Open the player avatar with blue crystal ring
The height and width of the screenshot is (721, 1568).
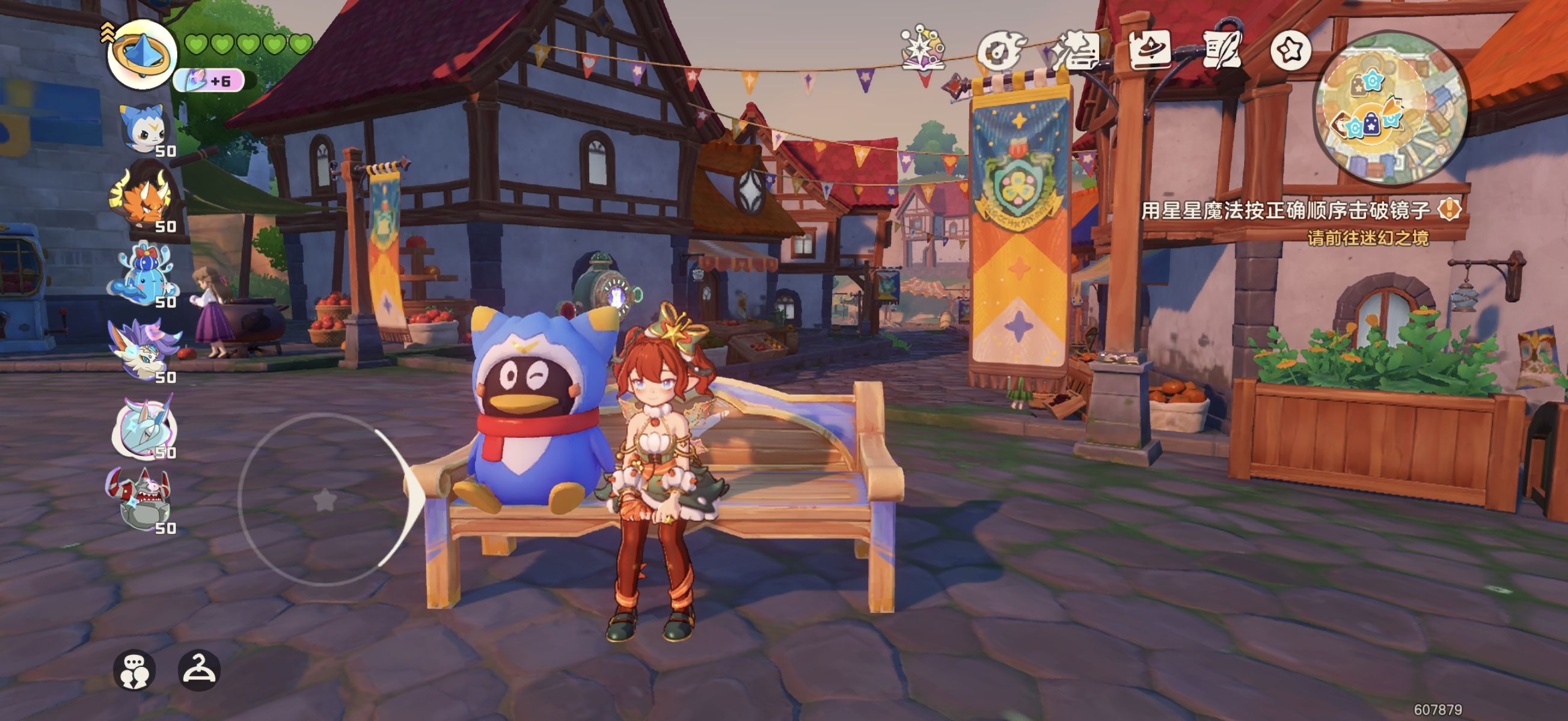(142, 54)
